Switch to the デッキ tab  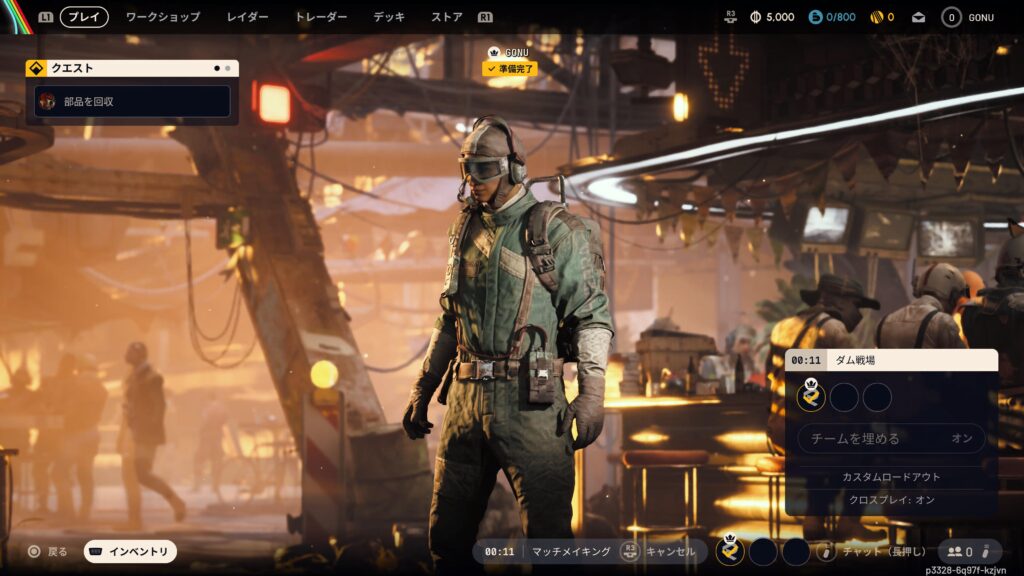click(x=389, y=17)
